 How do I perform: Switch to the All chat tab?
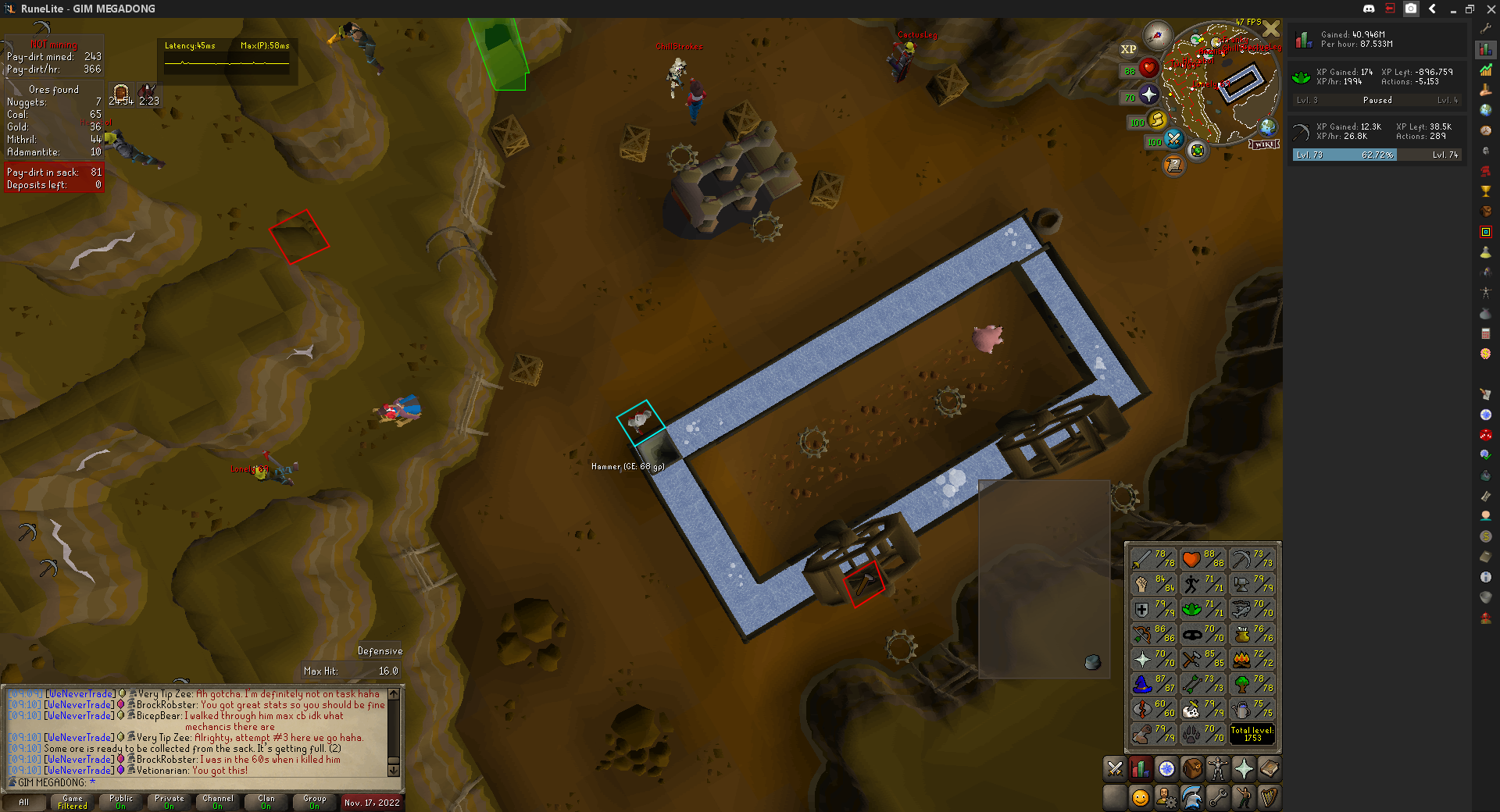coord(23,803)
